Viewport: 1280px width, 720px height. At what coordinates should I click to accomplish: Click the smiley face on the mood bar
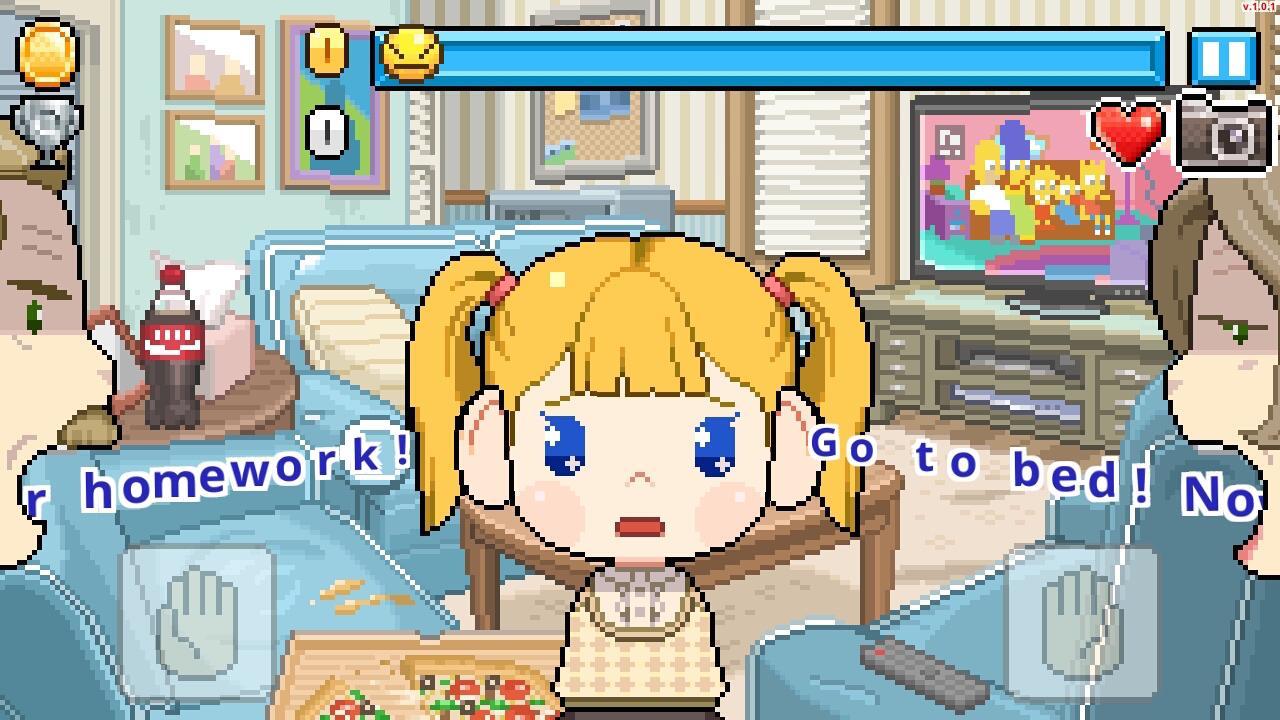[414, 55]
